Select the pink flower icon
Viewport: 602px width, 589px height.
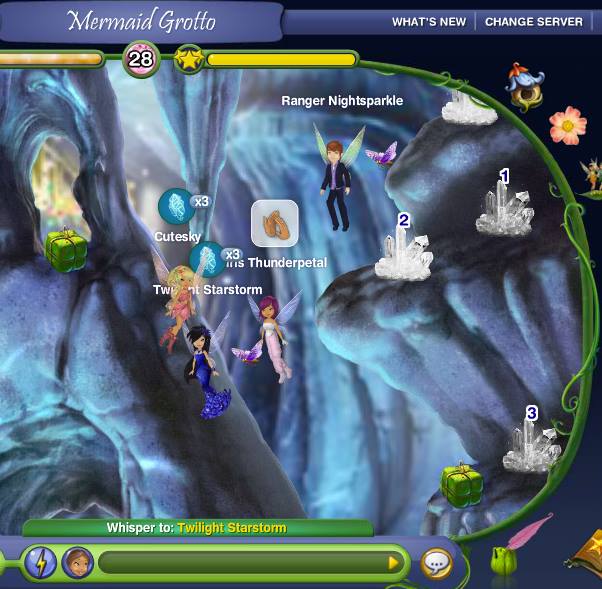point(567,125)
